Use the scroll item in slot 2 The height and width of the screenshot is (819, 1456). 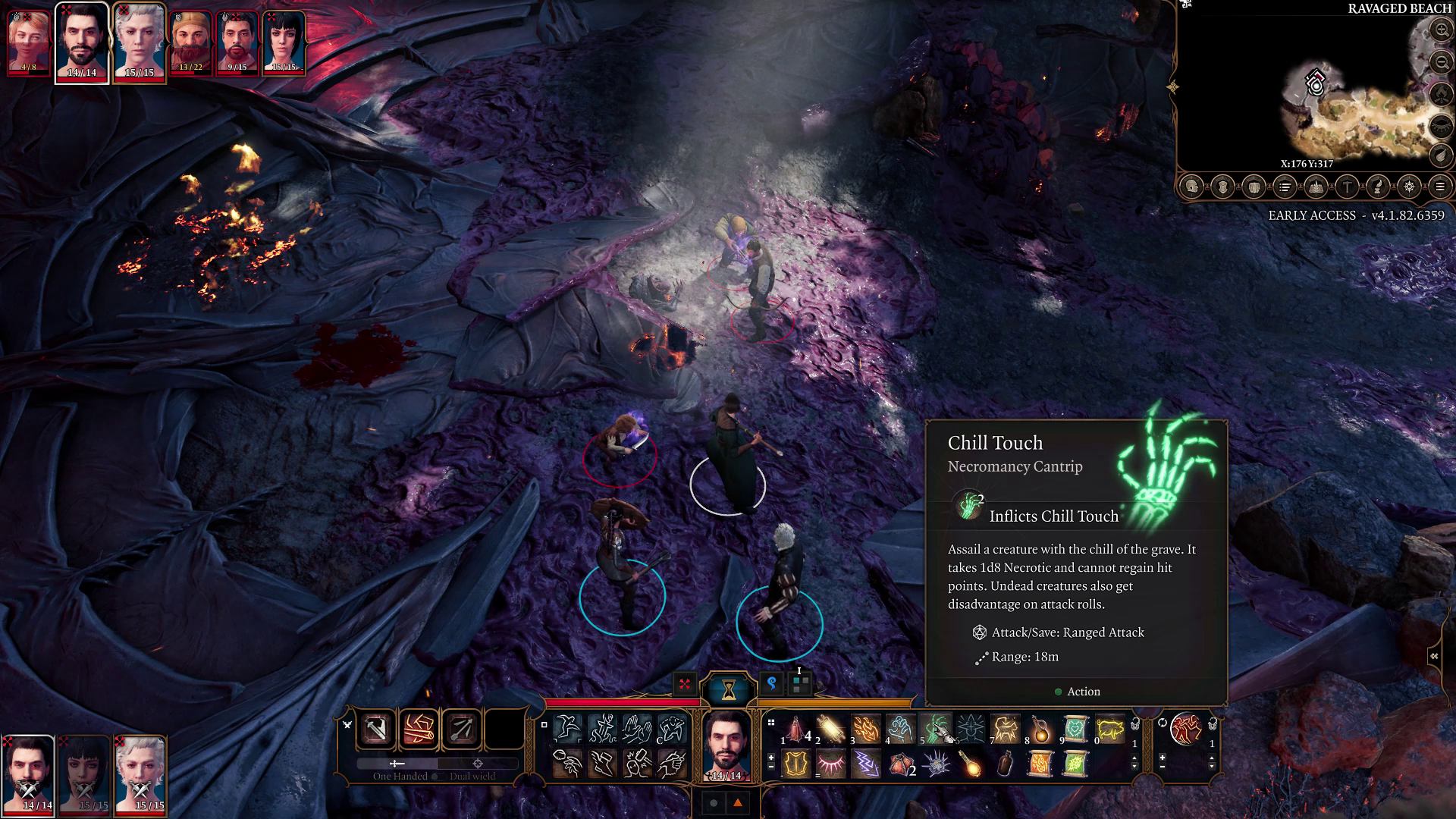[x=830, y=730]
